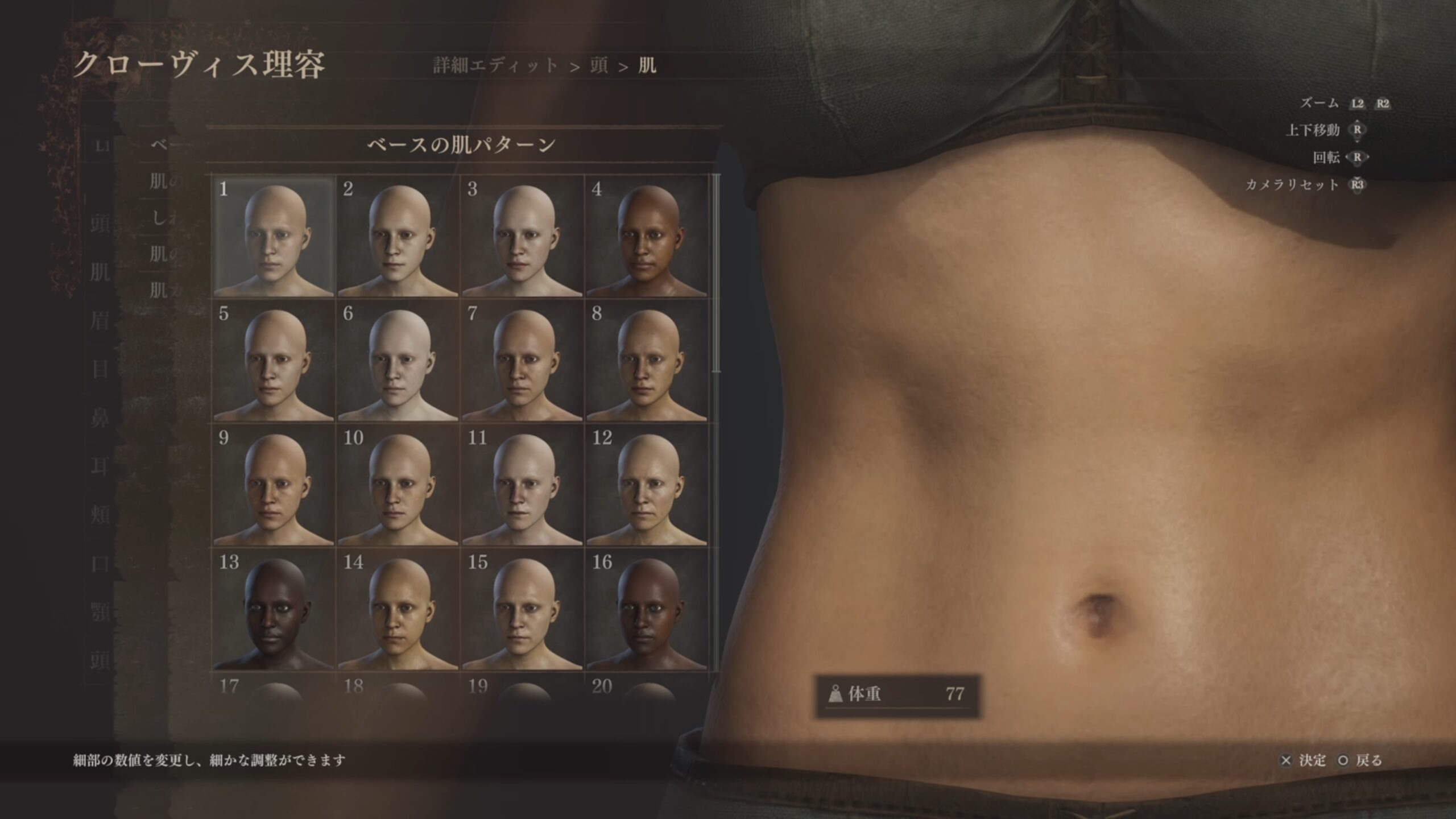This screenshot has width=1456, height=819.
Task: Pick skin pattern thumbnail 7
Action: (522, 361)
